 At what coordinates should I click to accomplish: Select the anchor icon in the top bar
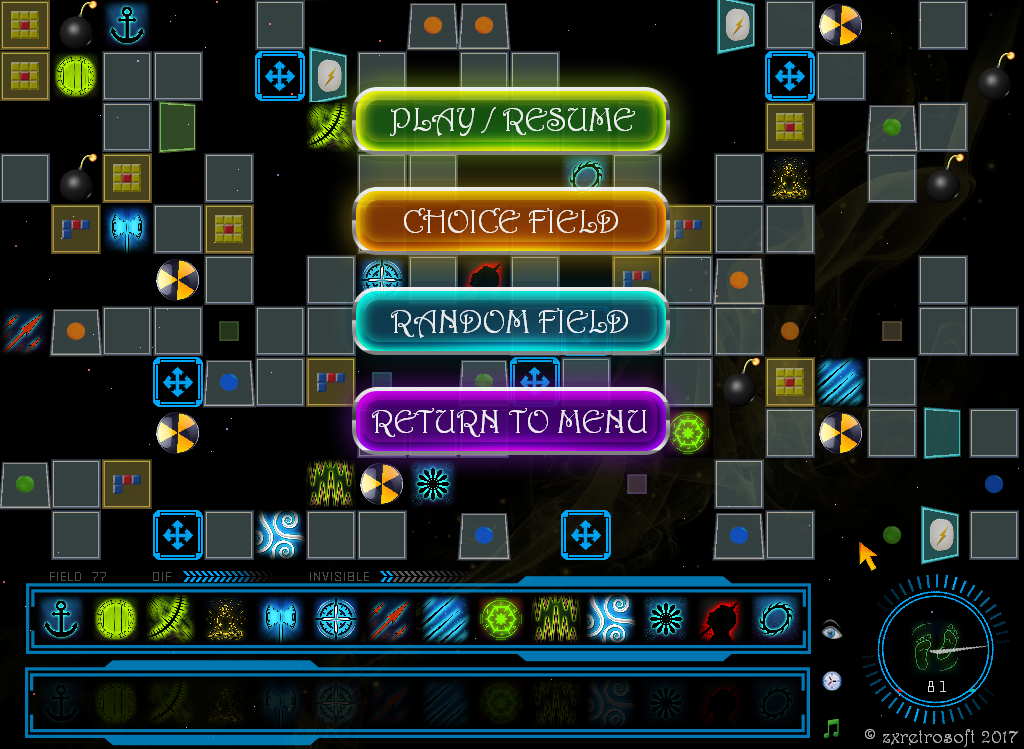tap(62, 619)
